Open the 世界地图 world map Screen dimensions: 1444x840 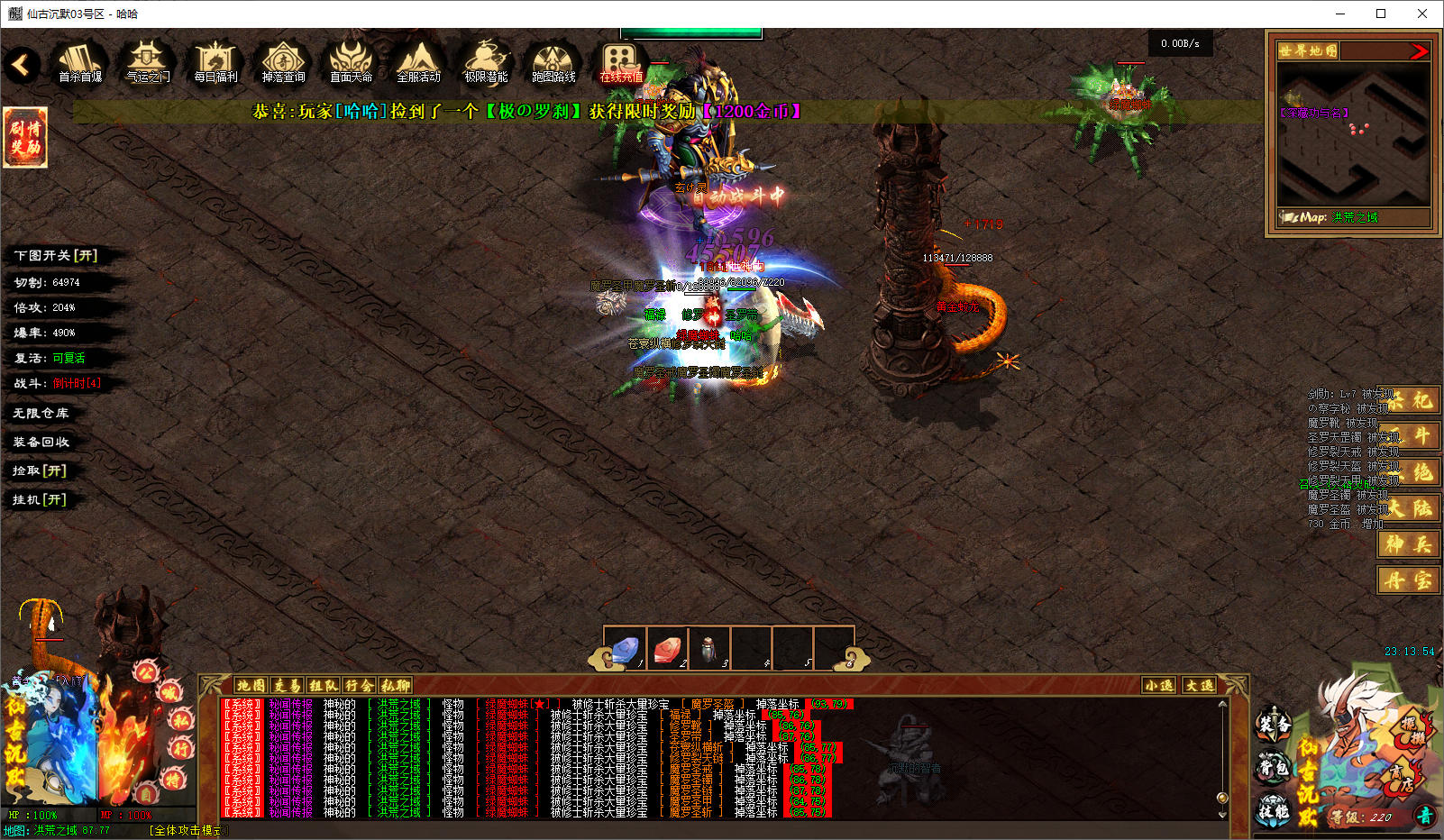[x=1308, y=50]
